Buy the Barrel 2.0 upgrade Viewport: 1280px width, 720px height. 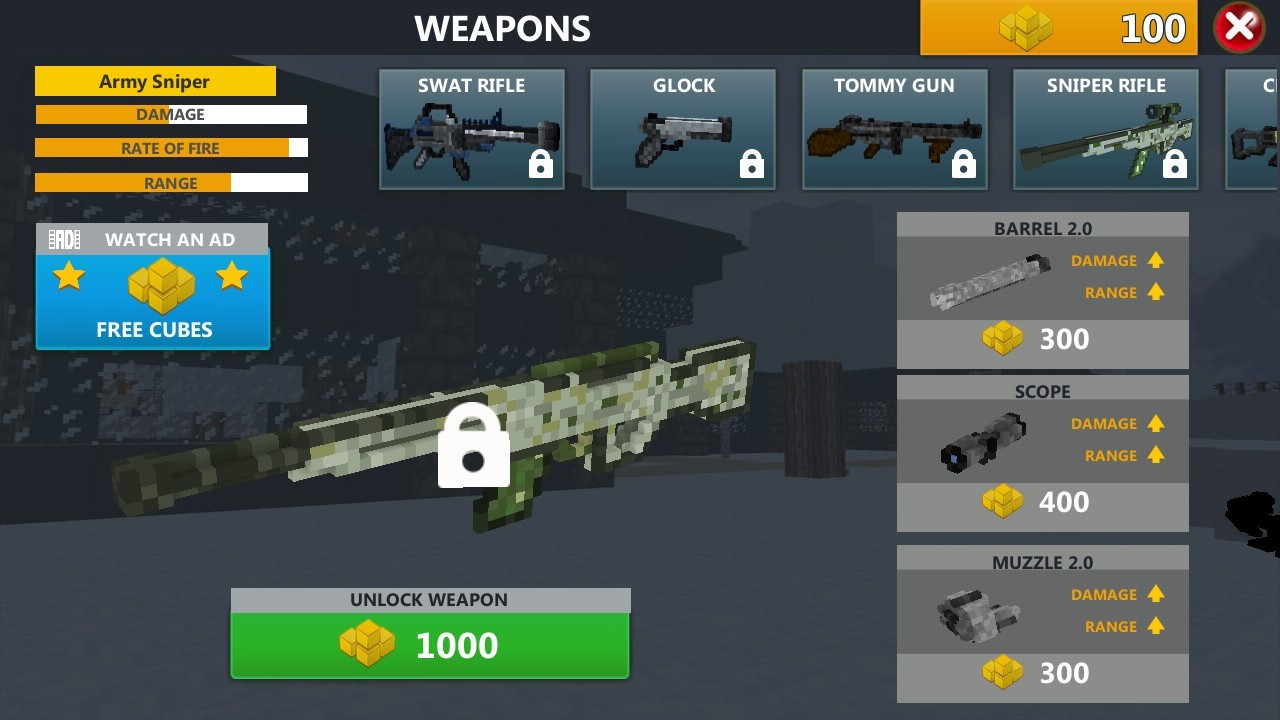1042,340
